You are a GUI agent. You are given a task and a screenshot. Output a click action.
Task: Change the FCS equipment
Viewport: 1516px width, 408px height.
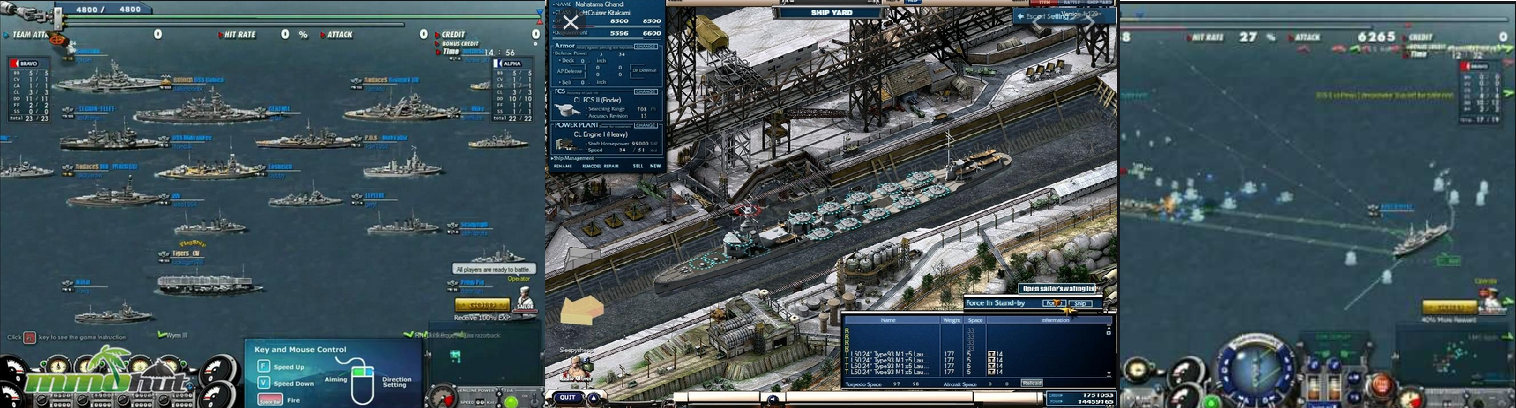645,91
